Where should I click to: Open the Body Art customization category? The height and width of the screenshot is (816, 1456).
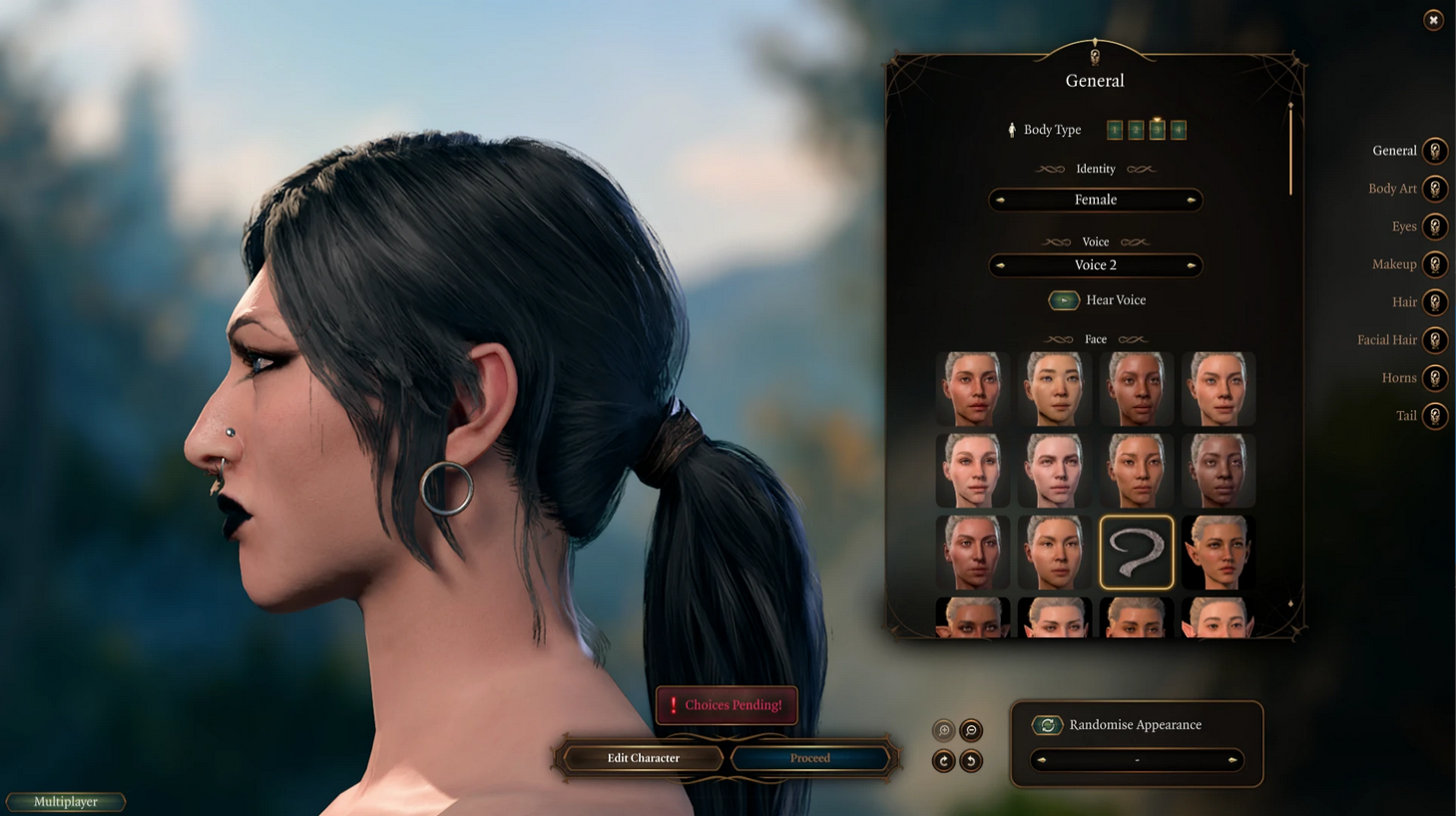[1435, 188]
